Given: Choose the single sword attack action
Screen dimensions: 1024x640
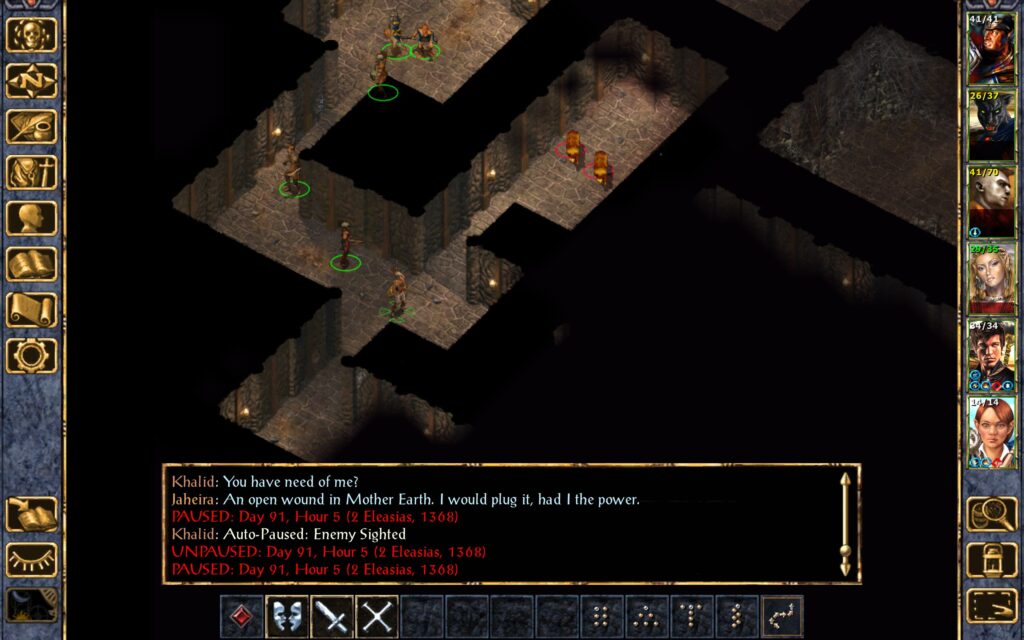Looking at the screenshot, I should pos(332,616).
